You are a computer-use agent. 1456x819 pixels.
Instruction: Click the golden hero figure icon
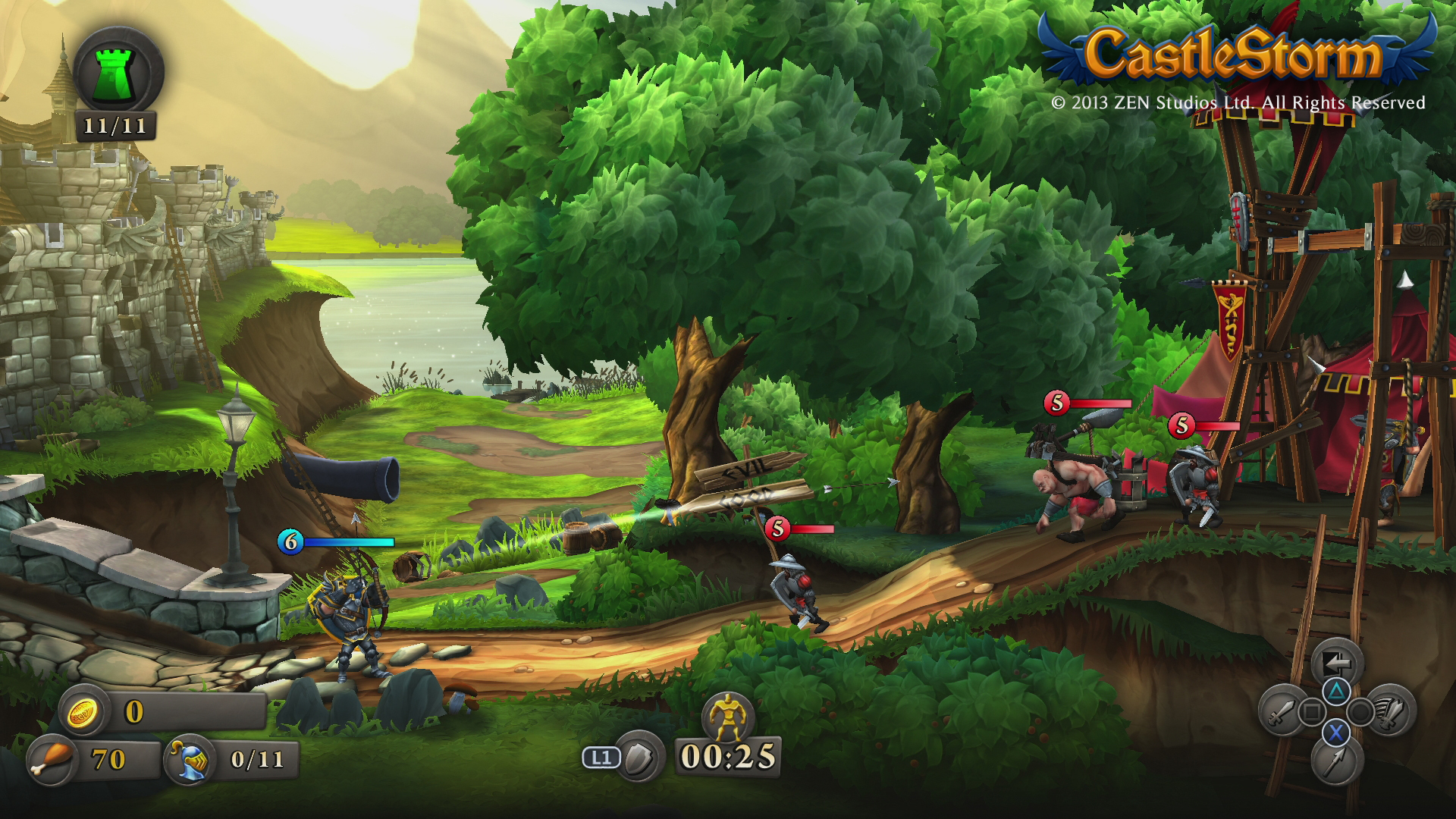(728, 715)
